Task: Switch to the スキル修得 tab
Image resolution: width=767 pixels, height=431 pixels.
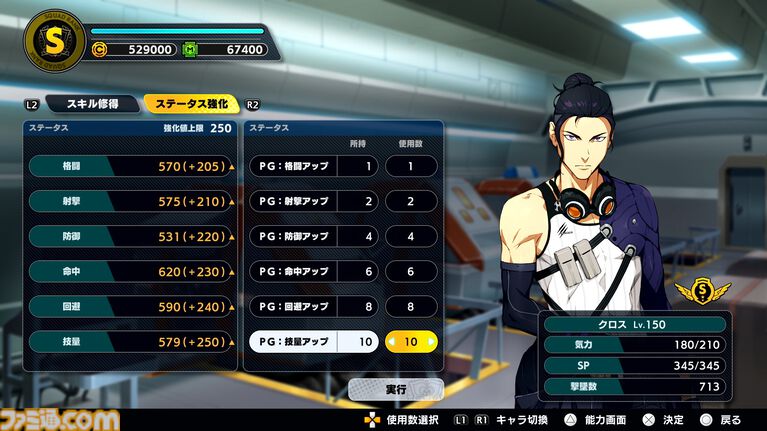Action: [94, 104]
